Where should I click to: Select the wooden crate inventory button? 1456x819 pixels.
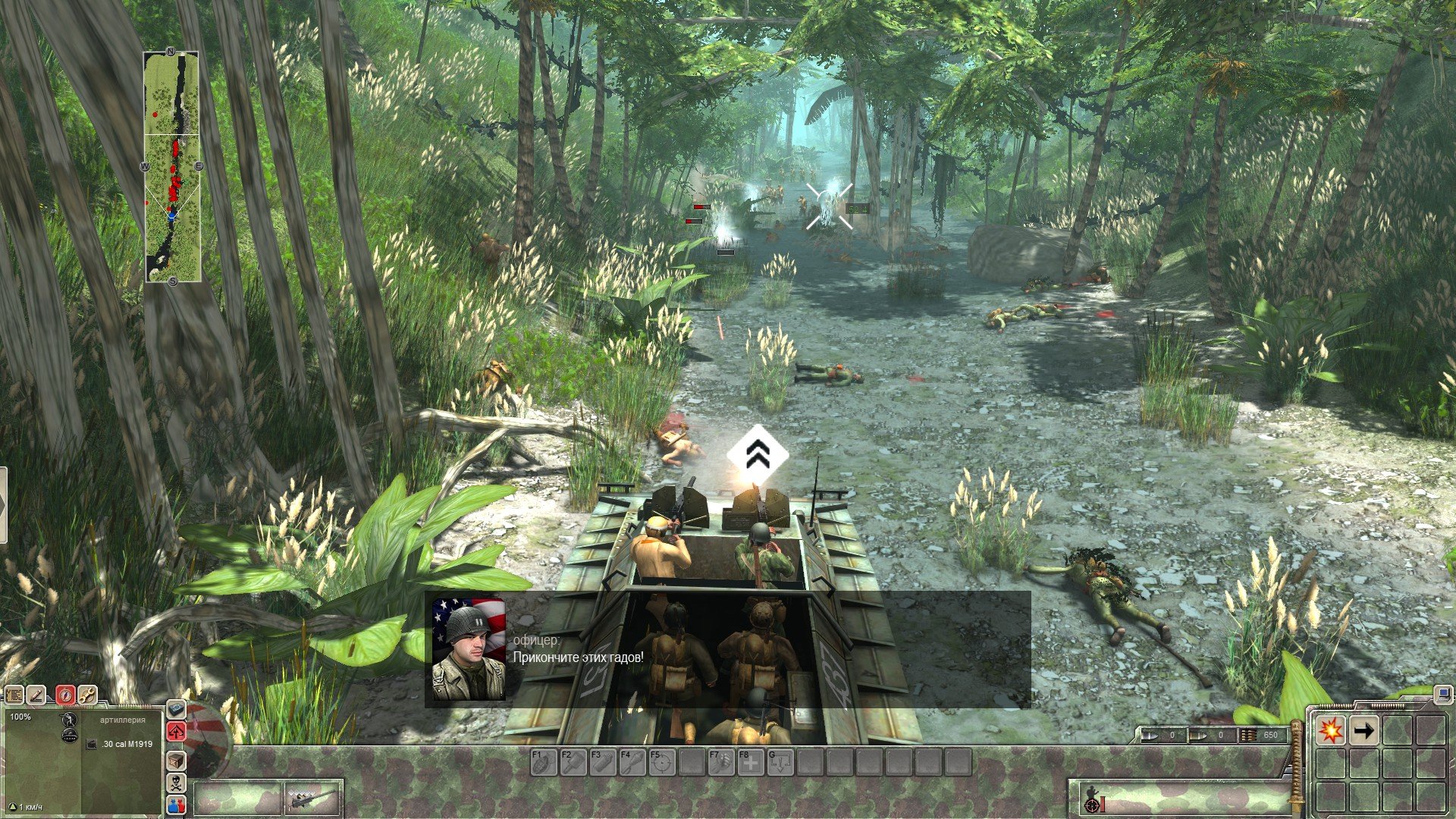[176, 760]
